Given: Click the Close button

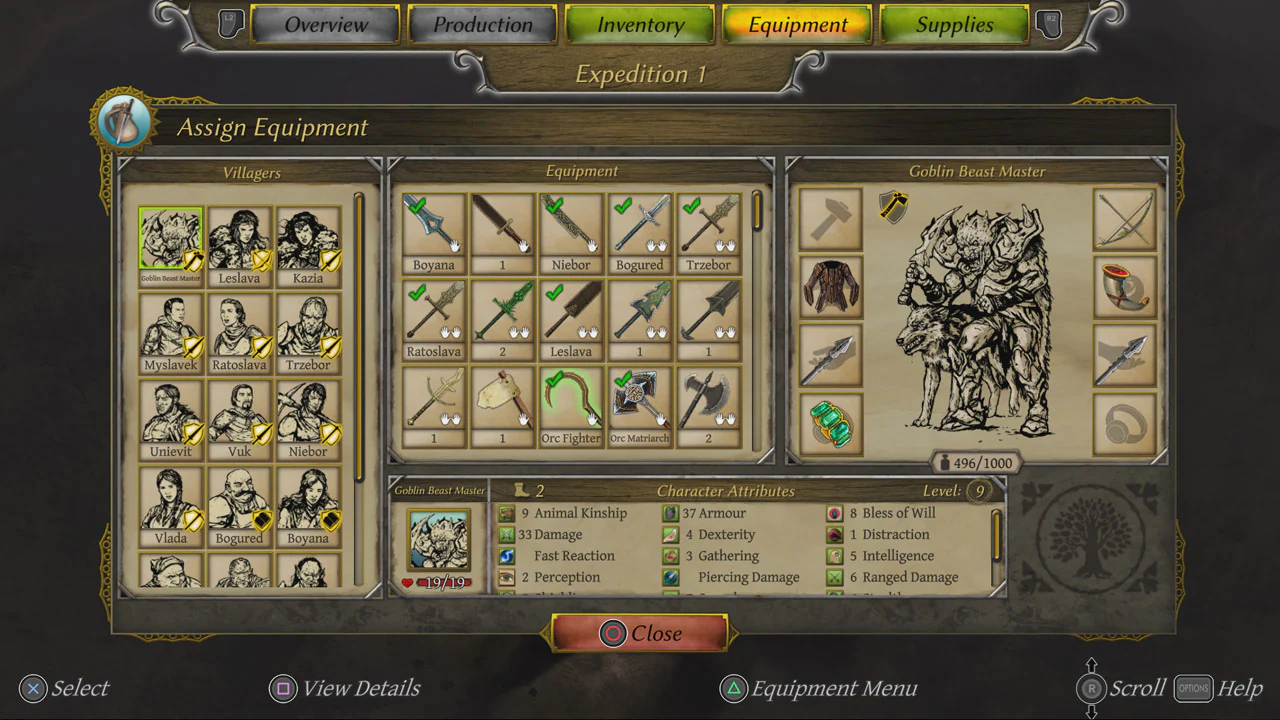Looking at the screenshot, I should pos(639,633).
